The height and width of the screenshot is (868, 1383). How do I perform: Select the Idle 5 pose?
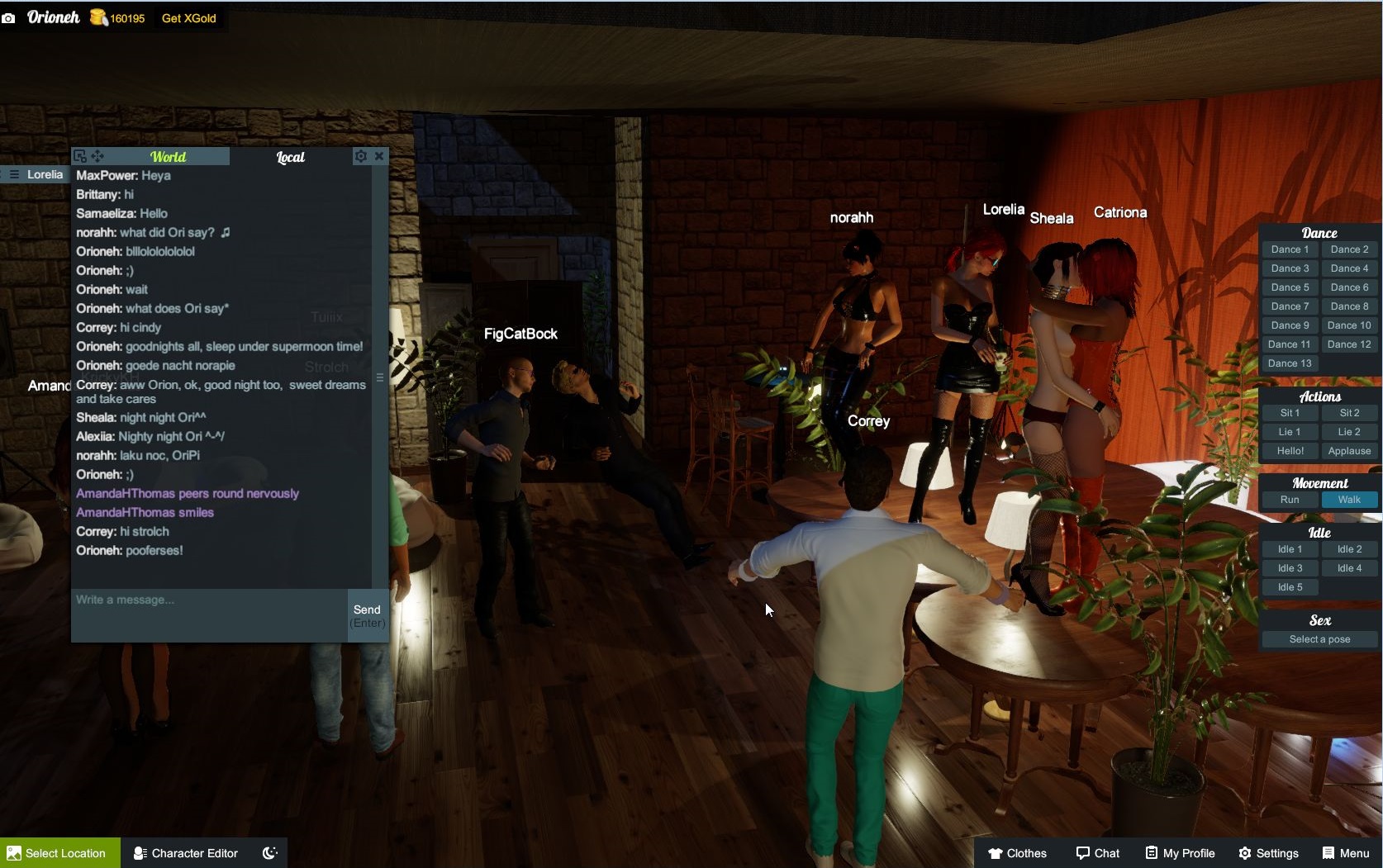pos(1290,587)
